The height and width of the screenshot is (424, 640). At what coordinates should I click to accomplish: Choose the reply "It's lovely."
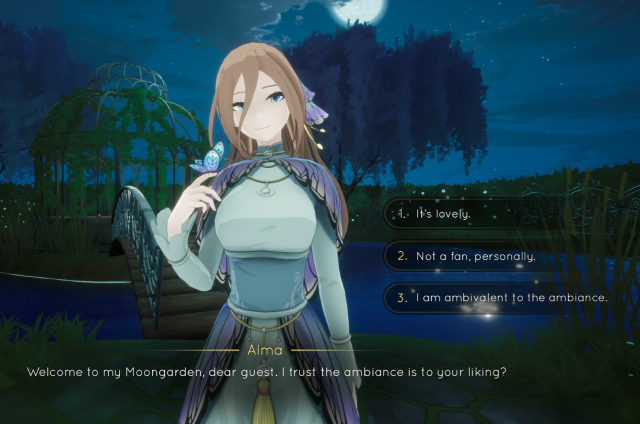pyautogui.click(x=445, y=214)
